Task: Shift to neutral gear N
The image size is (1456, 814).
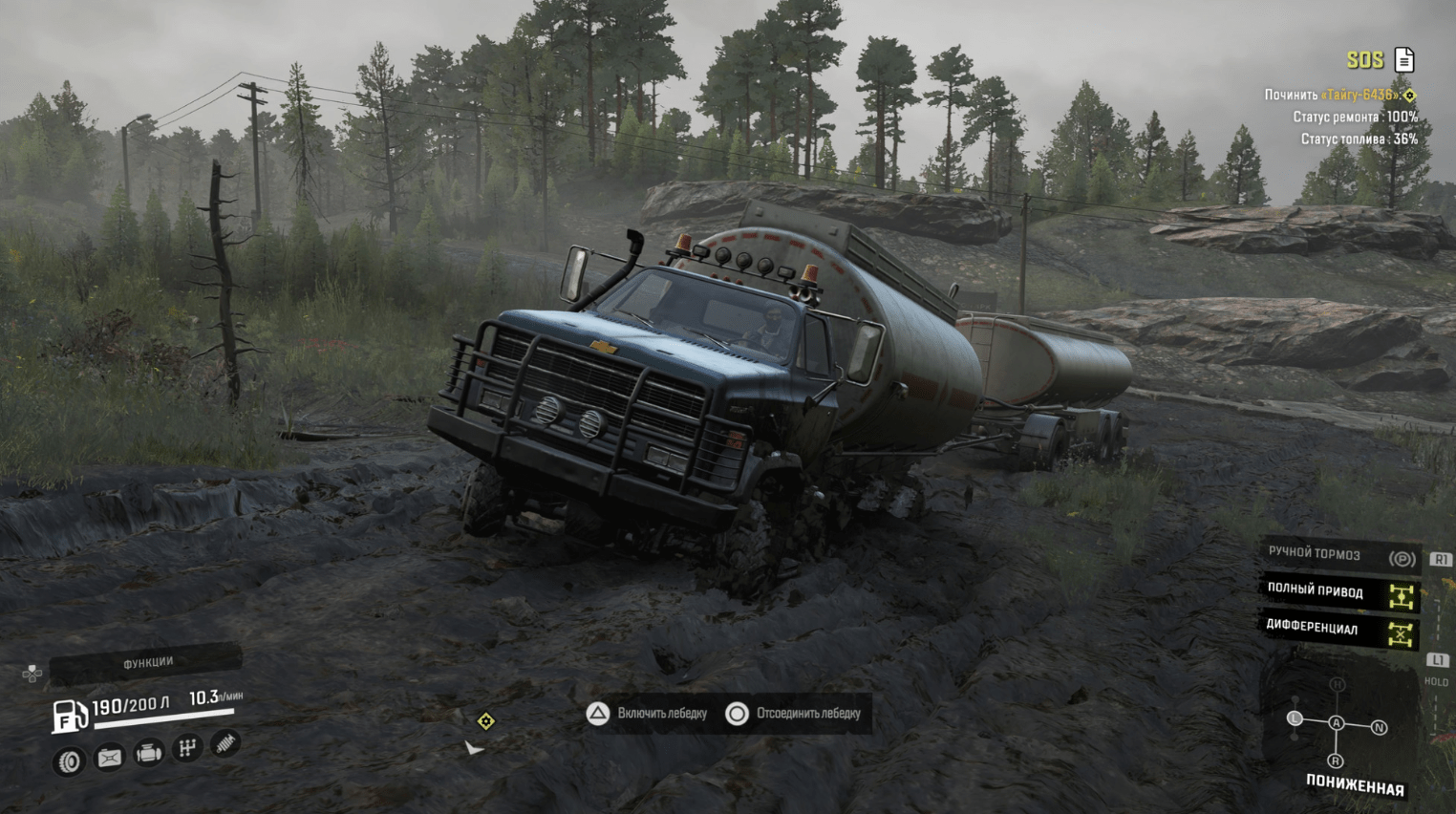Action: pyautogui.click(x=1379, y=728)
